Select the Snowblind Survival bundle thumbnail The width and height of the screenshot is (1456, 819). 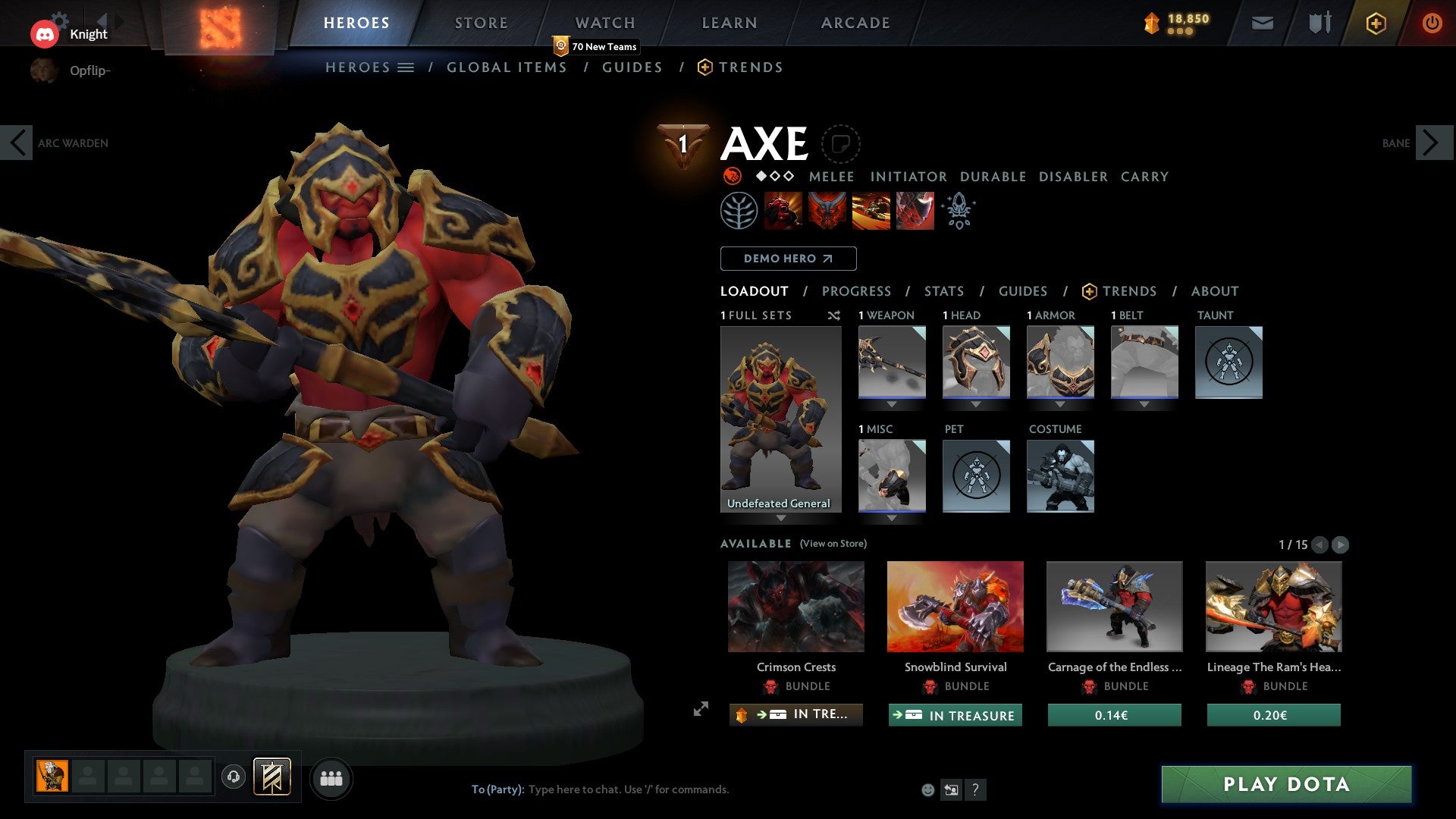(955, 607)
